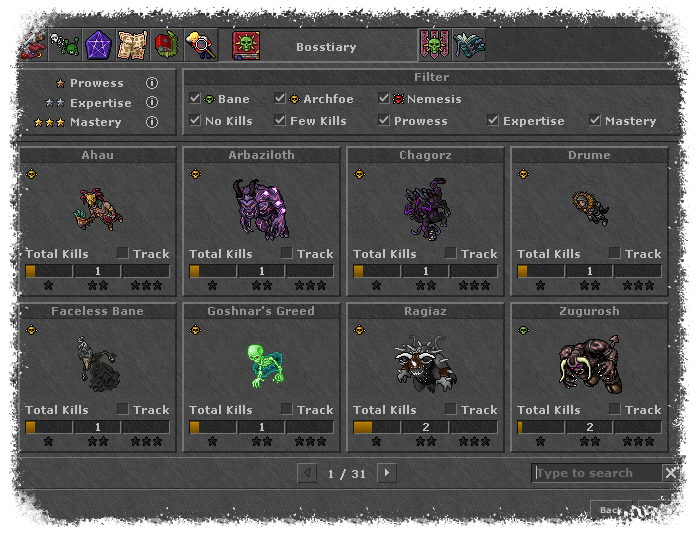Enable Track for Drume
The image size is (696, 535).
click(614, 253)
